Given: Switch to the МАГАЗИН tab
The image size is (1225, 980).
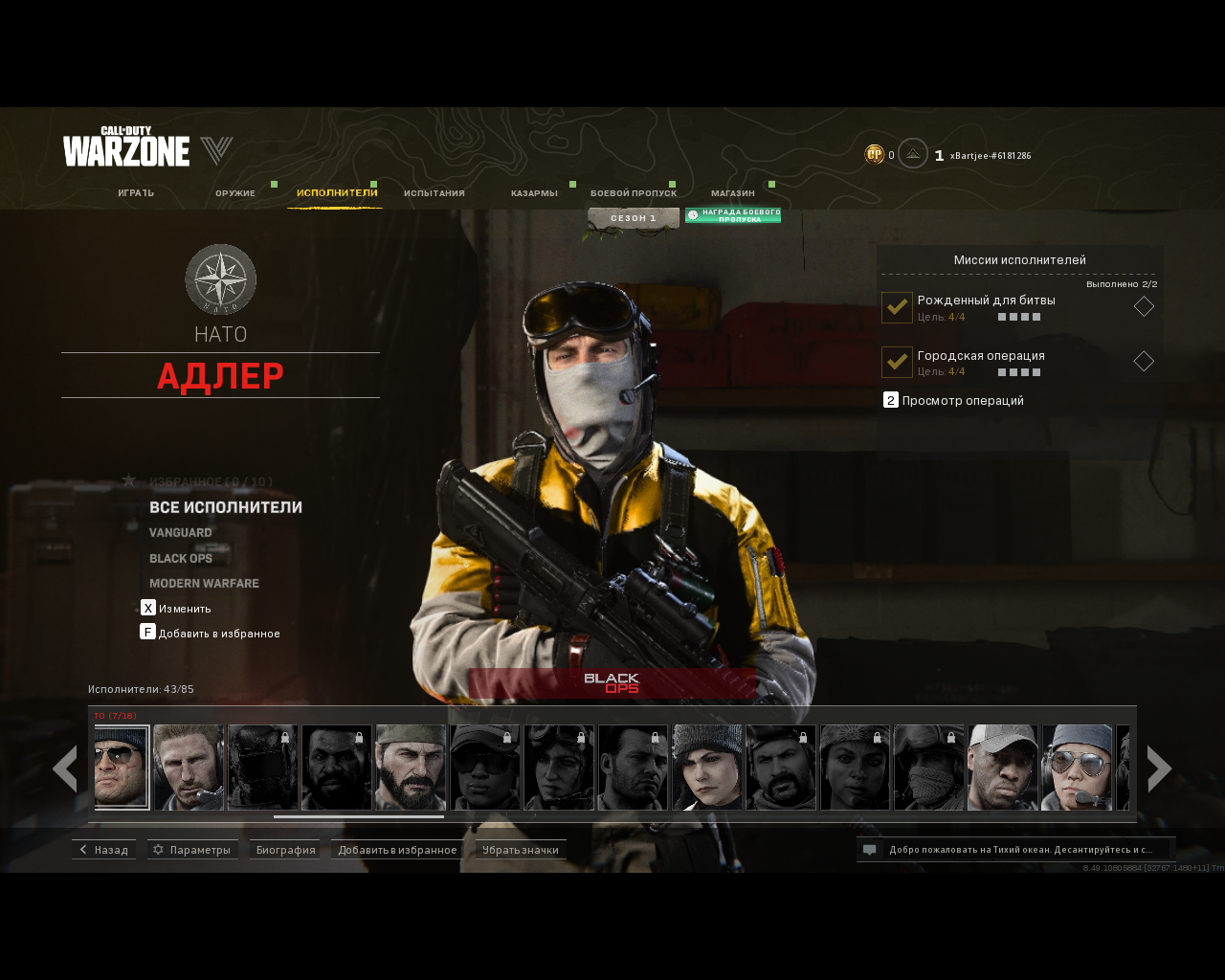Looking at the screenshot, I should (733, 193).
